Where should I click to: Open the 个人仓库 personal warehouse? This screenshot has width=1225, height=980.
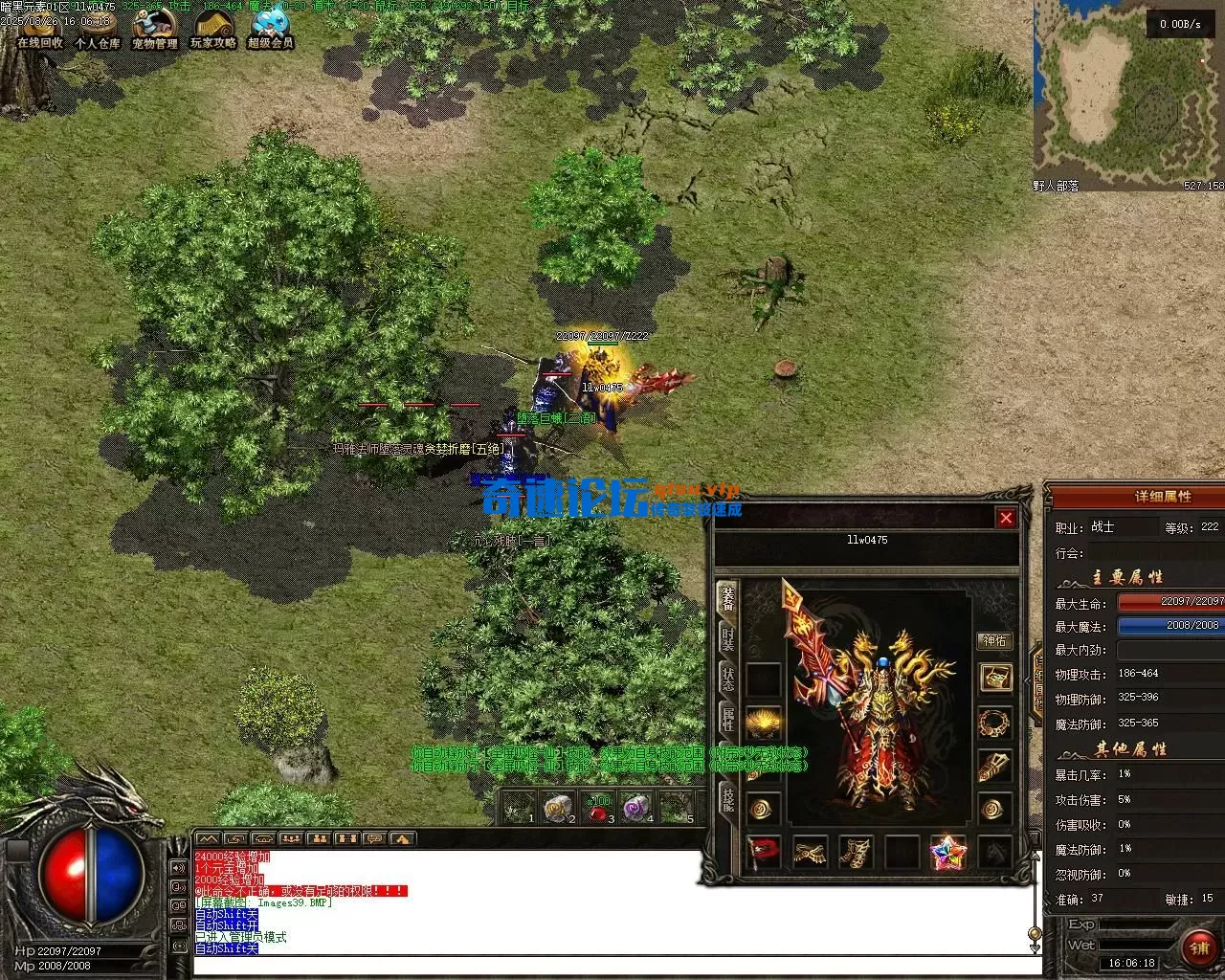[x=98, y=28]
